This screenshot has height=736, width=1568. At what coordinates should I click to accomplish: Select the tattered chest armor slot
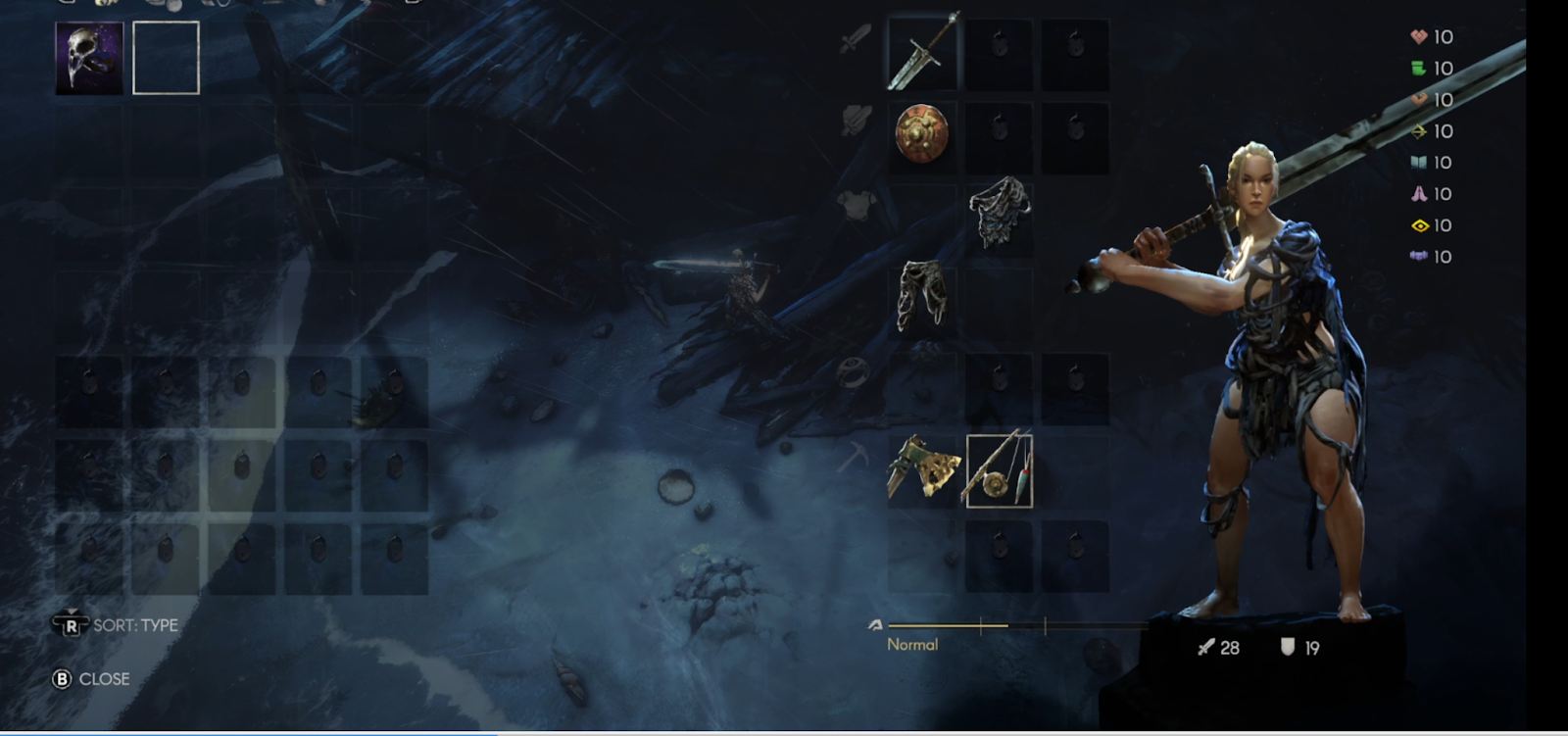coord(999,212)
